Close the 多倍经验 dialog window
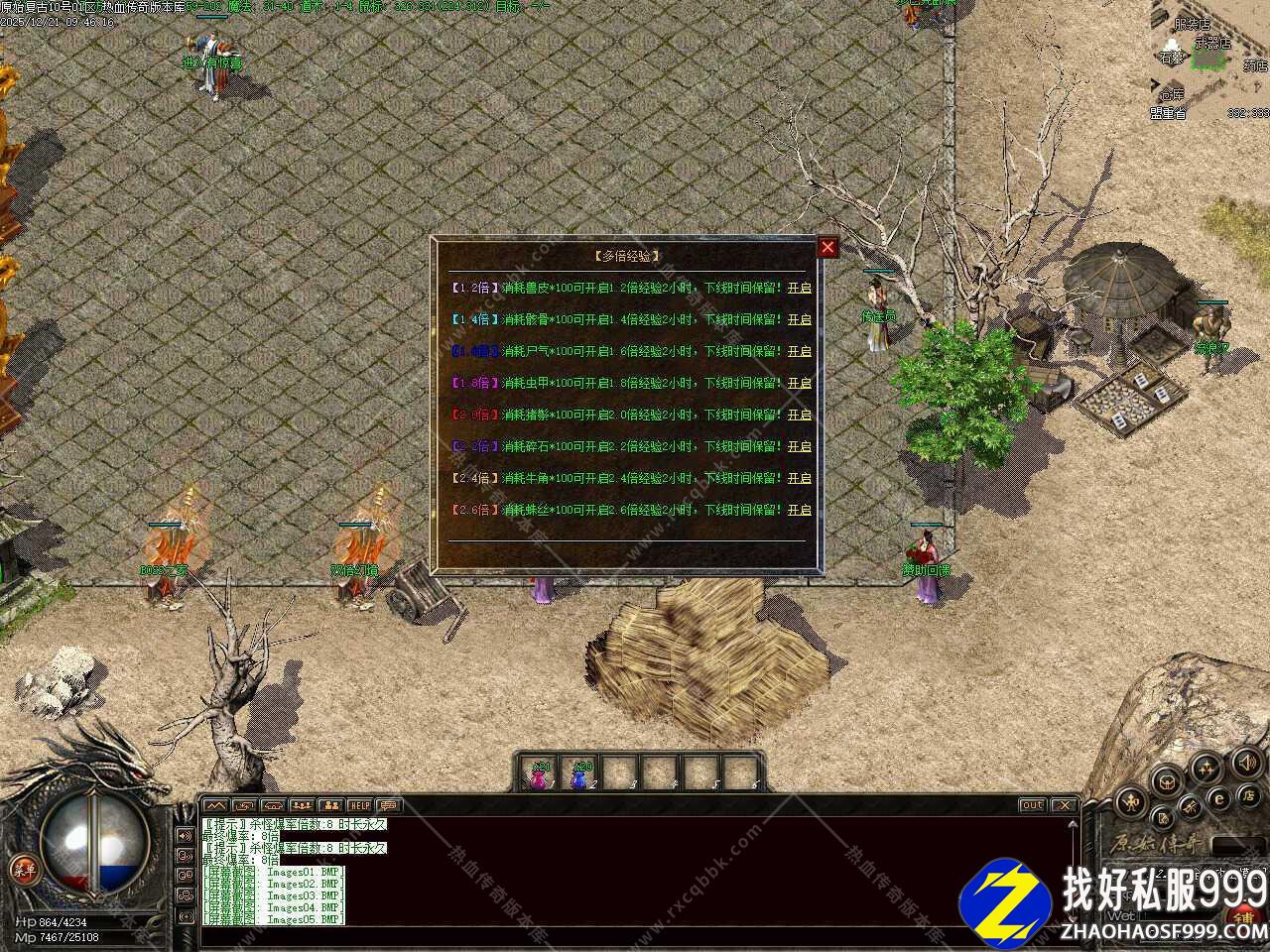 [x=827, y=247]
